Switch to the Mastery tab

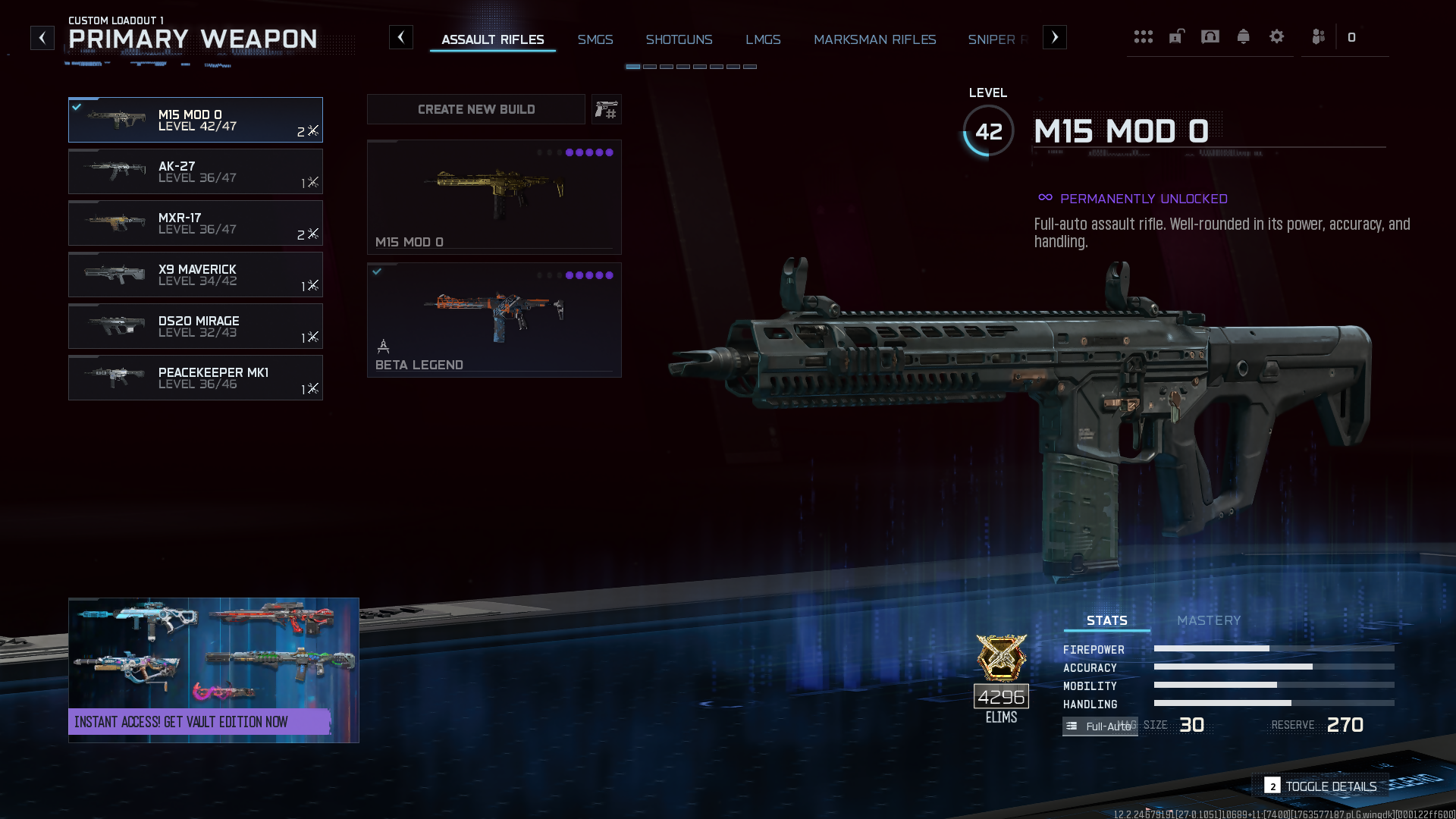pyautogui.click(x=1208, y=620)
